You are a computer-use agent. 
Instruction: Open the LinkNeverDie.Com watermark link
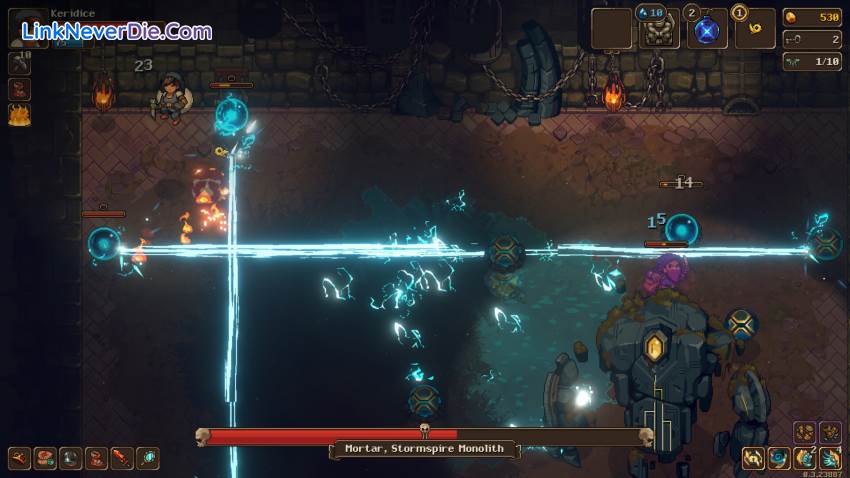[116, 31]
